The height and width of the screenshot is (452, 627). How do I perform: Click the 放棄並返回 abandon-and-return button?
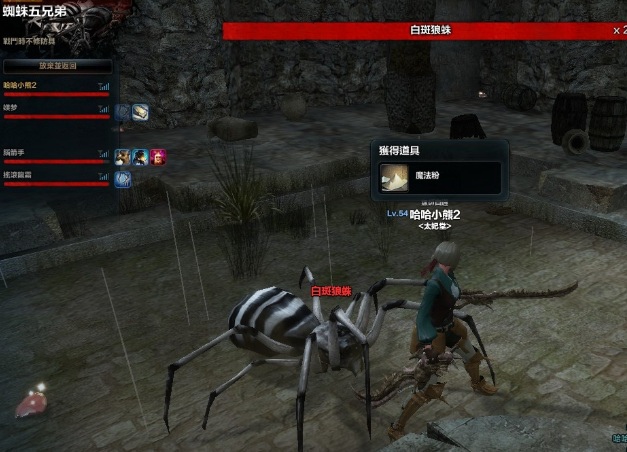[56, 66]
